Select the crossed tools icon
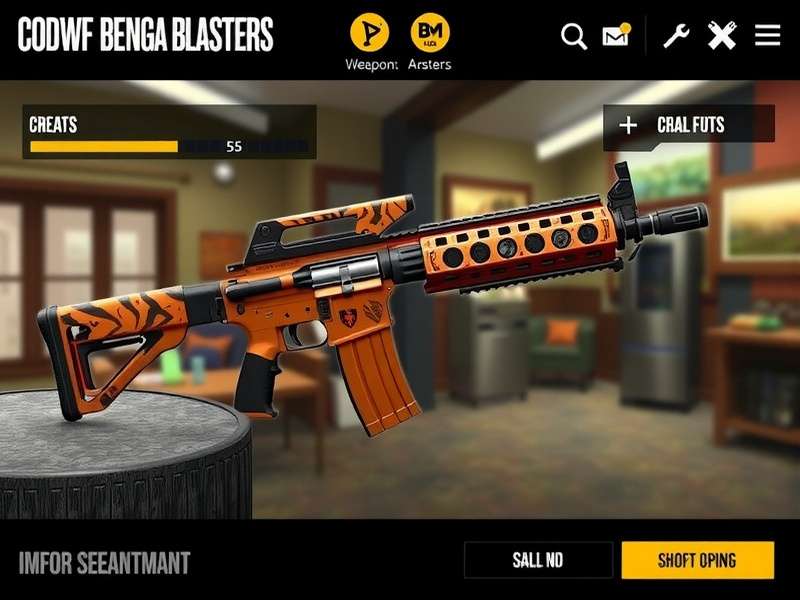800x600 pixels. point(722,37)
